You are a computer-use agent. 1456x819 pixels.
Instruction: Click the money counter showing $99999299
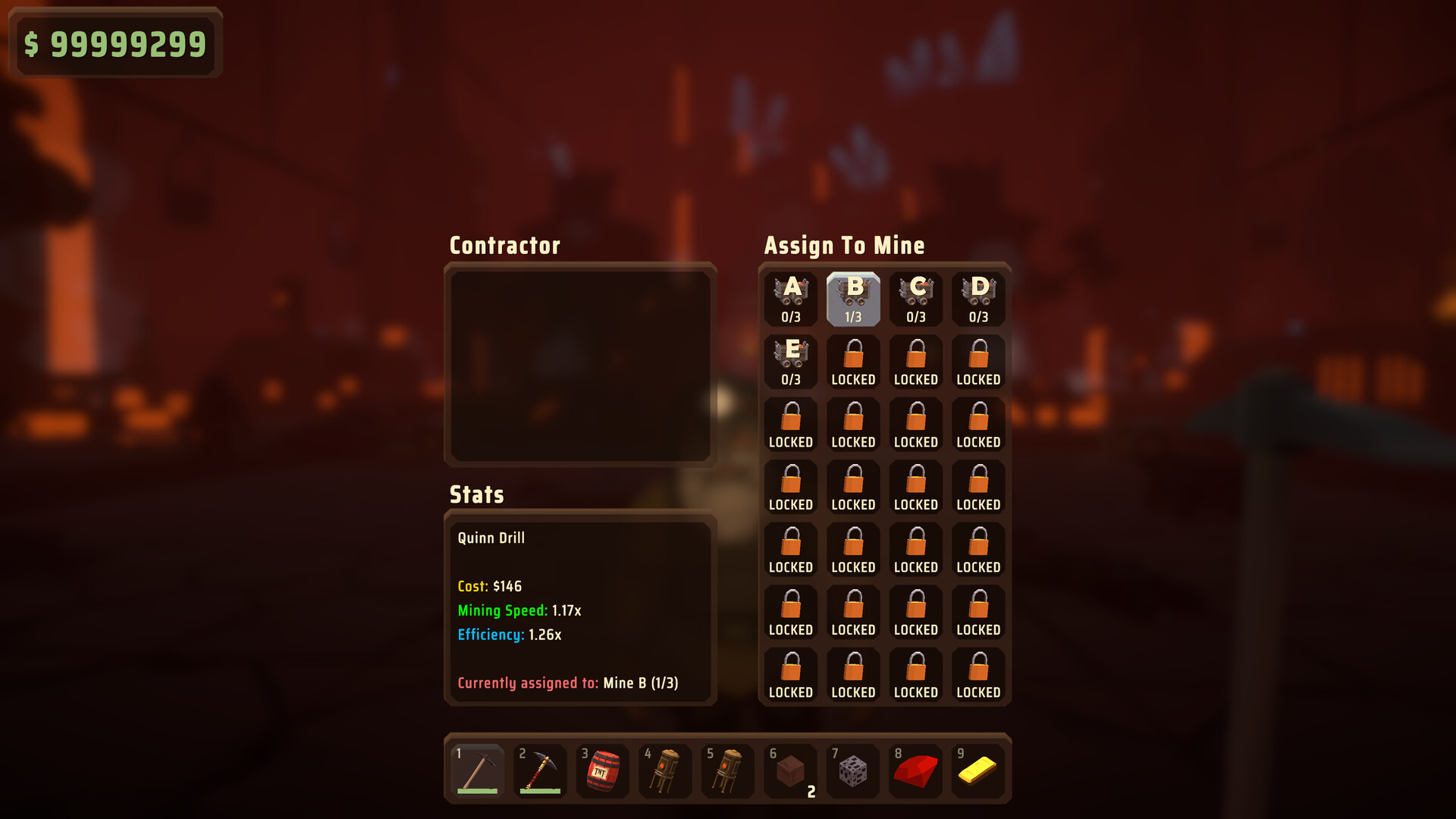tap(115, 43)
